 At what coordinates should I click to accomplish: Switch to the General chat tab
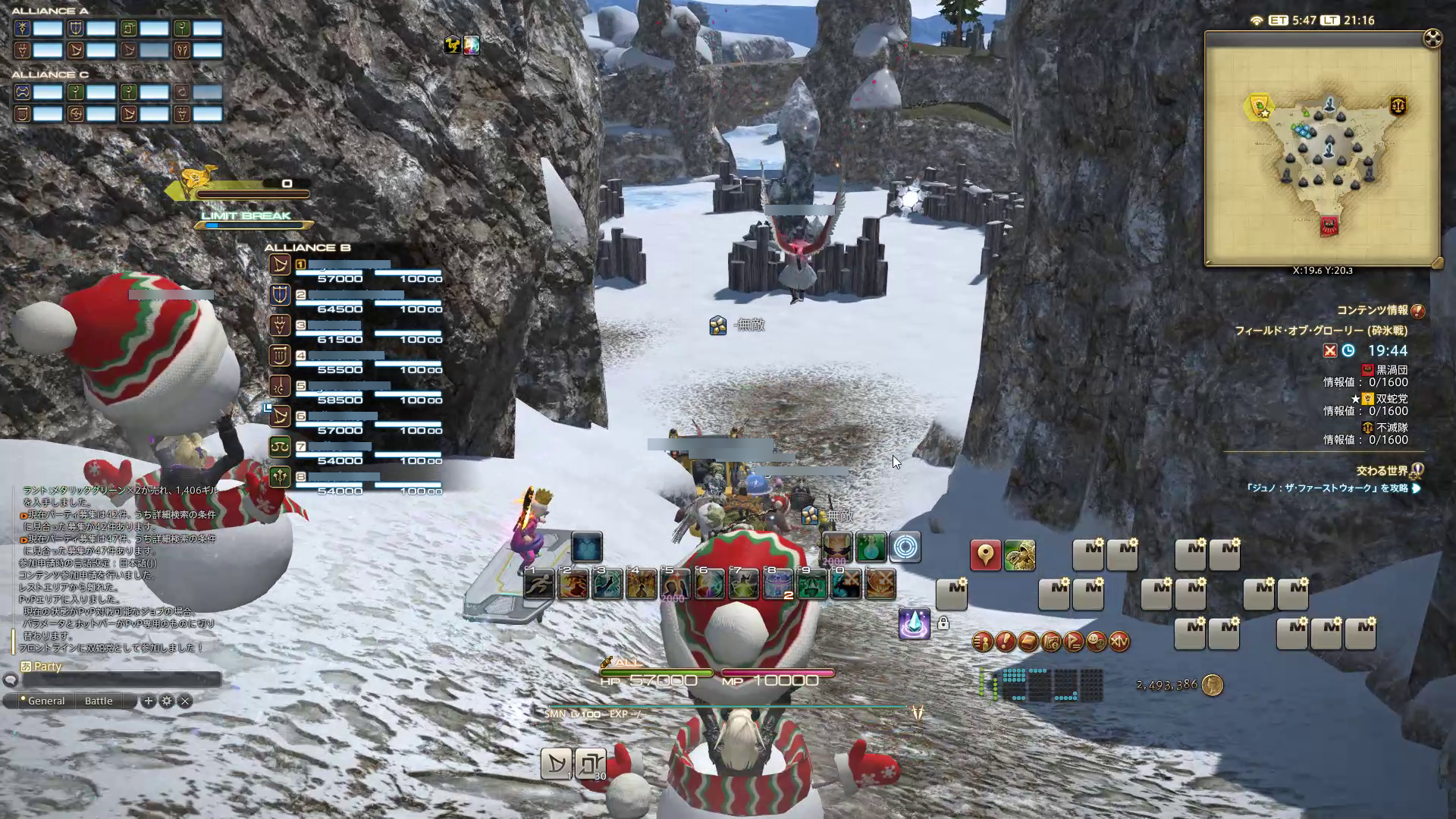coord(45,701)
